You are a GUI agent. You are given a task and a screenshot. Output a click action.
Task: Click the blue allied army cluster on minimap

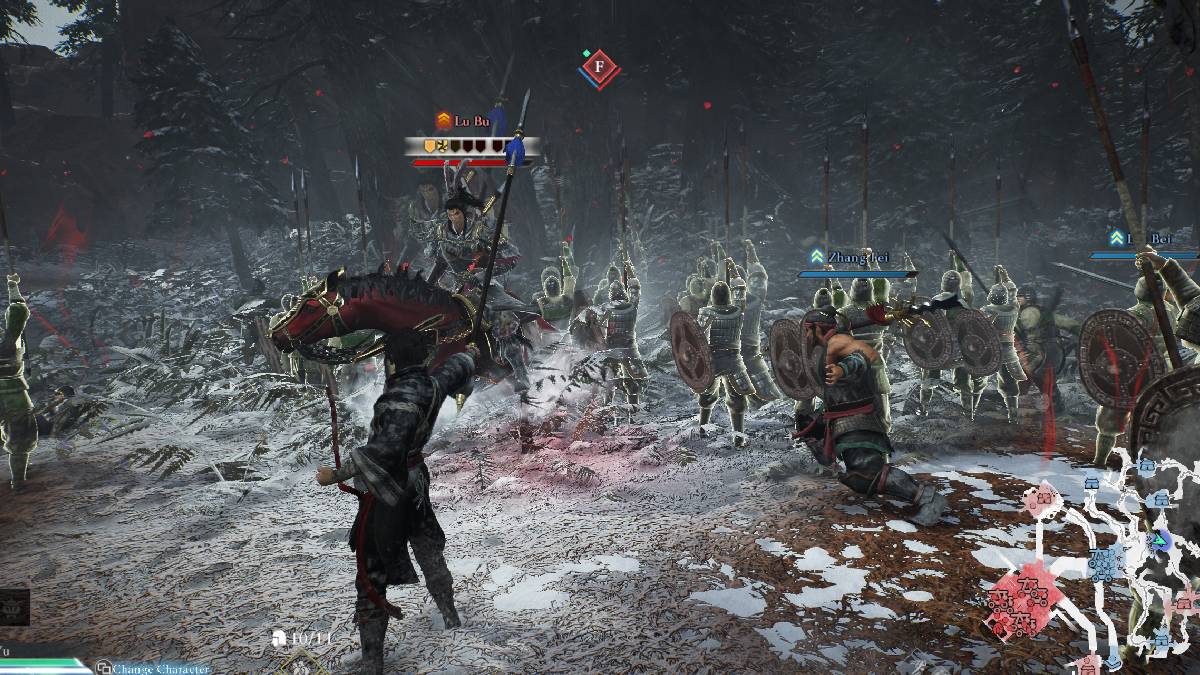[1106, 563]
